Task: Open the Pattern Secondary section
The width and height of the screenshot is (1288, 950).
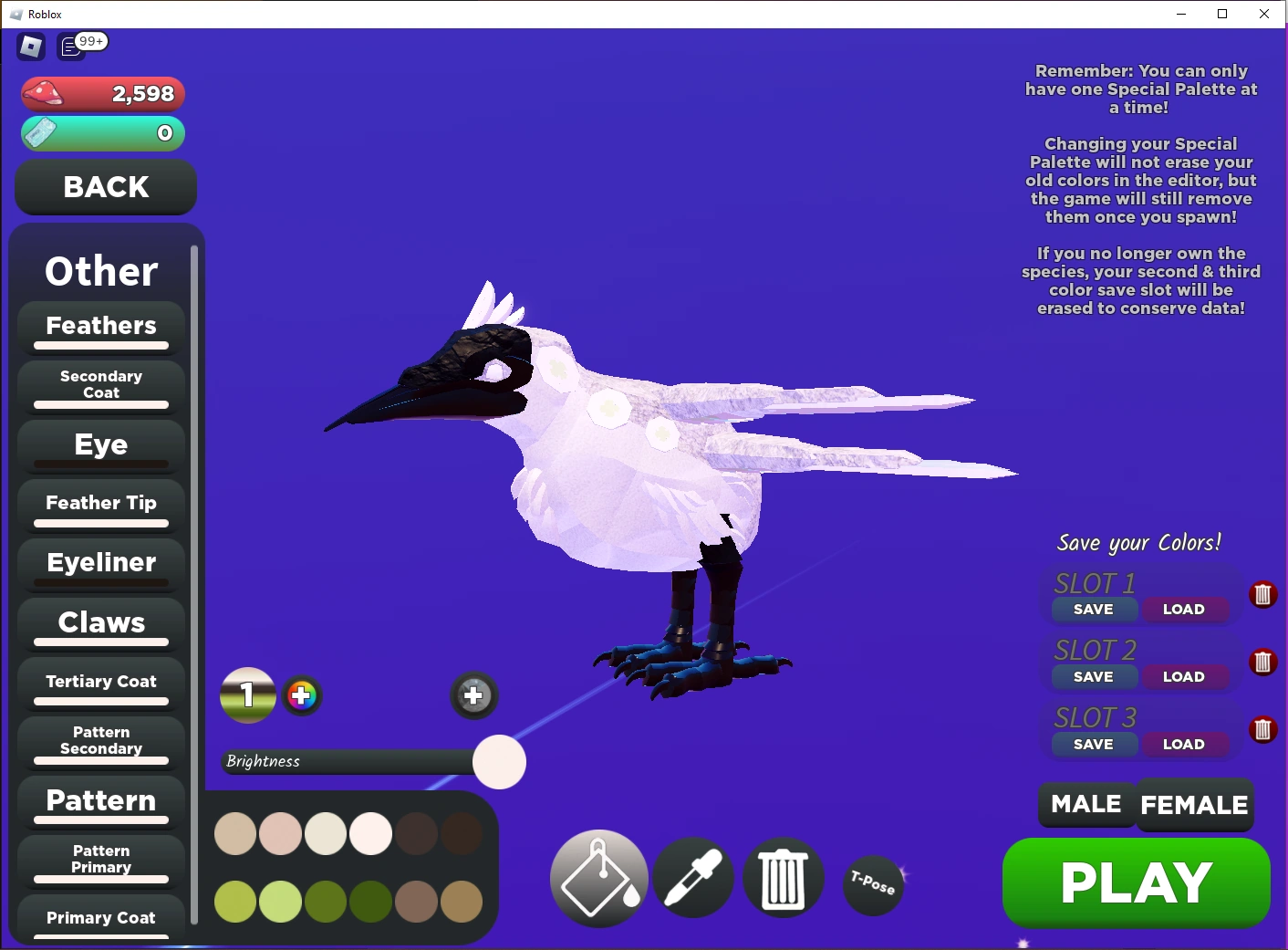Action: click(100, 741)
